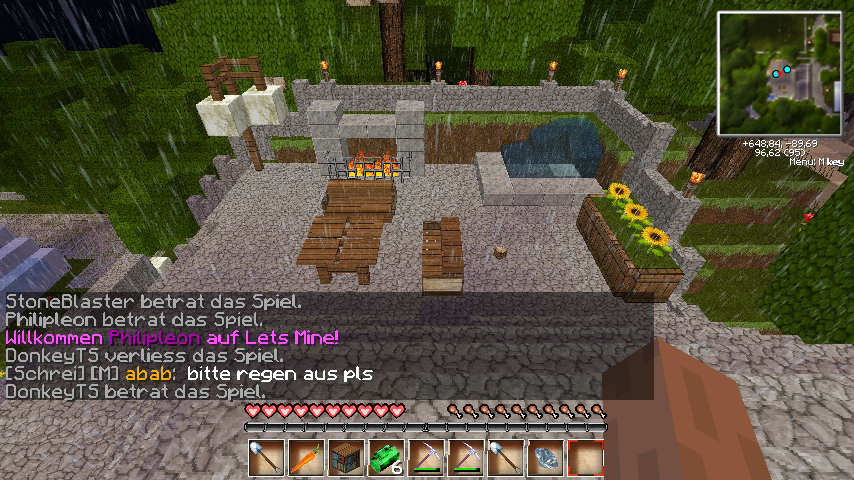Select the carrot hotbar slot

pyautogui.click(x=307, y=457)
